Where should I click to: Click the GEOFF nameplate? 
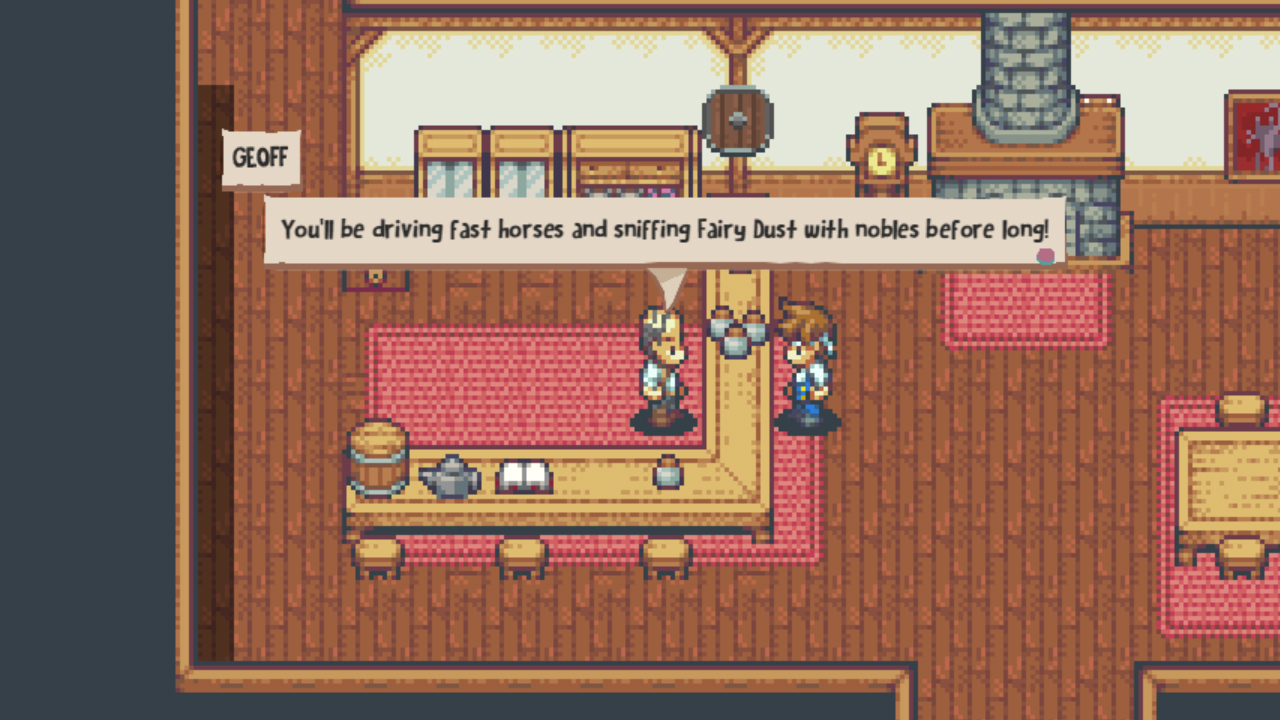click(x=259, y=156)
